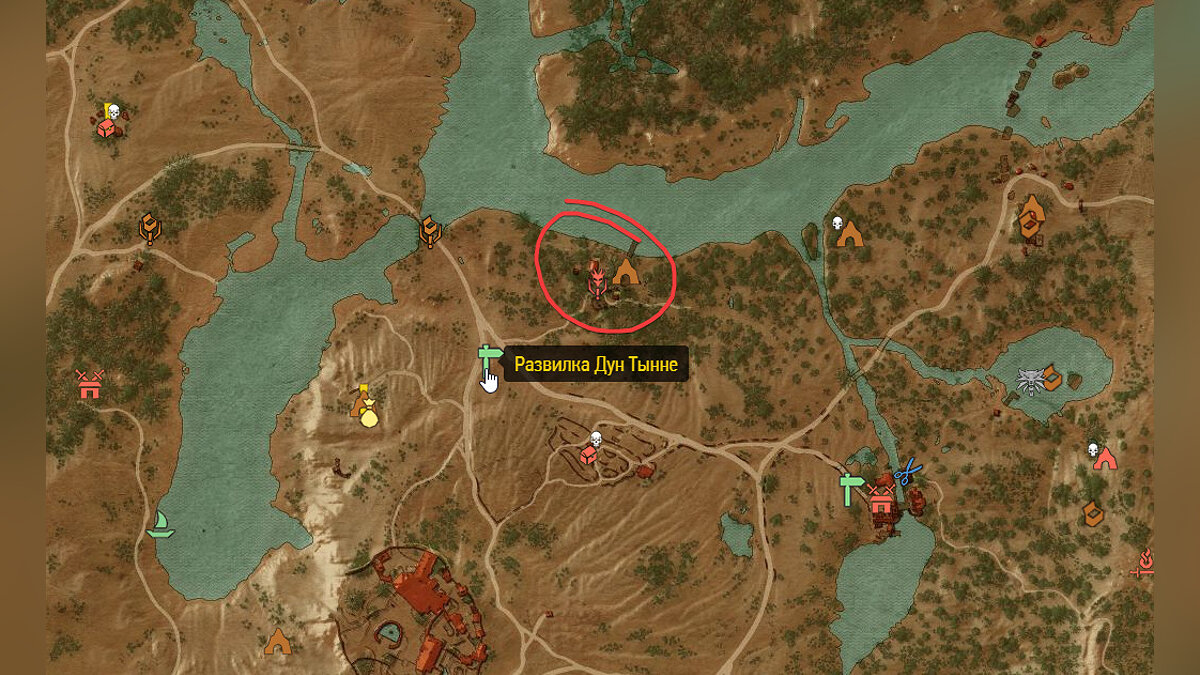Viewport: 1200px width, 675px height.
Task: Select the green signpost beside the scissors marker
Action: (x=851, y=488)
